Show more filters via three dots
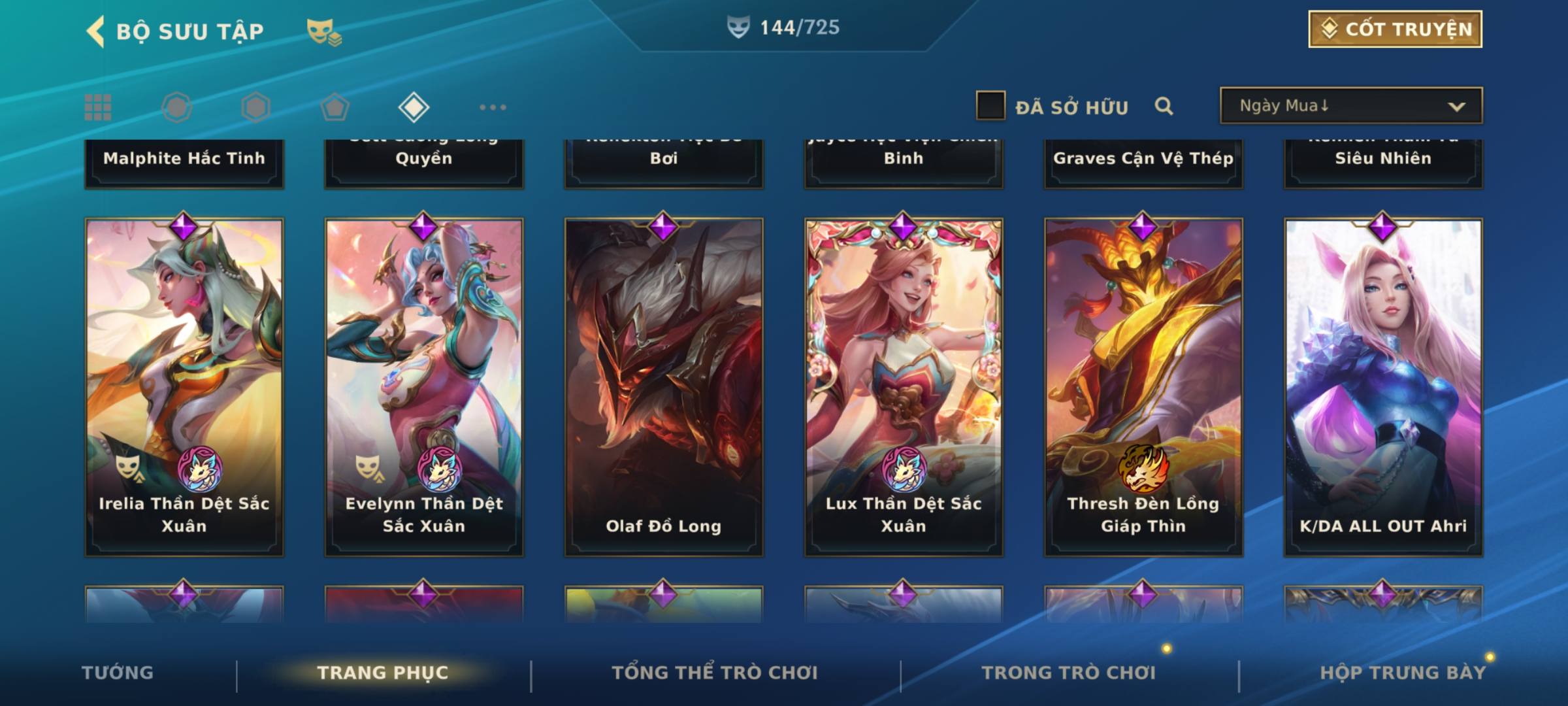1568x706 pixels. (x=493, y=107)
